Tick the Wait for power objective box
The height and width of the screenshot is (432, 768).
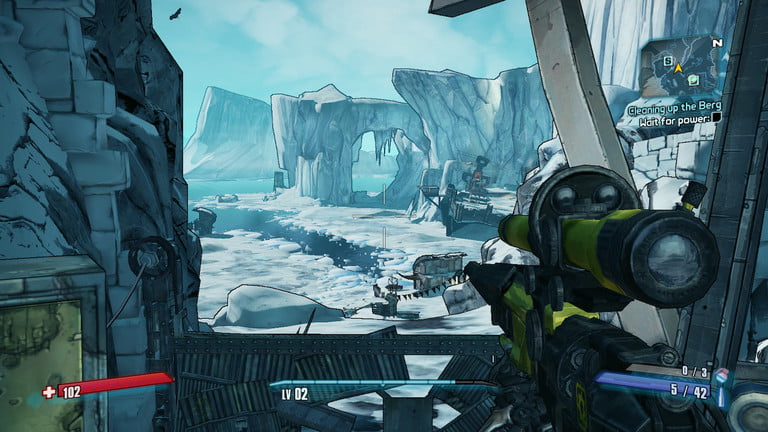[716, 118]
